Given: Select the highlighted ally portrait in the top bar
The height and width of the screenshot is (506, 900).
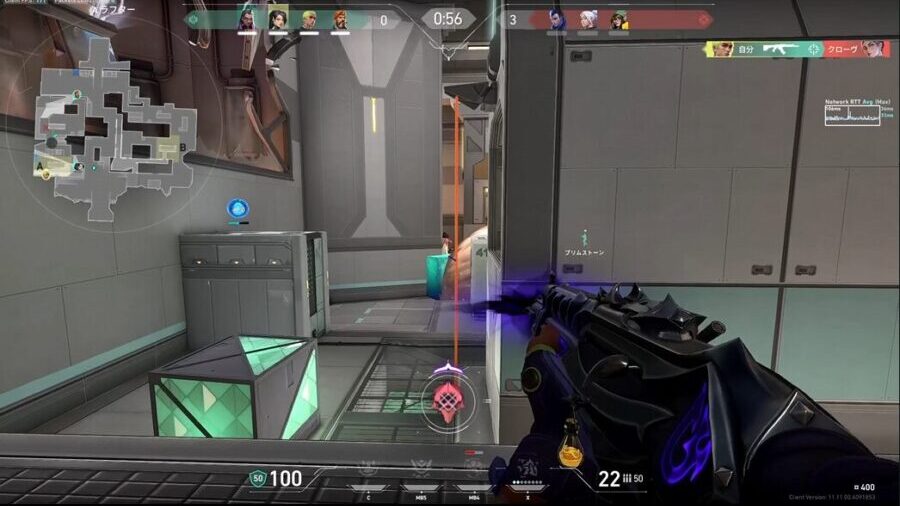Looking at the screenshot, I should pos(277,19).
